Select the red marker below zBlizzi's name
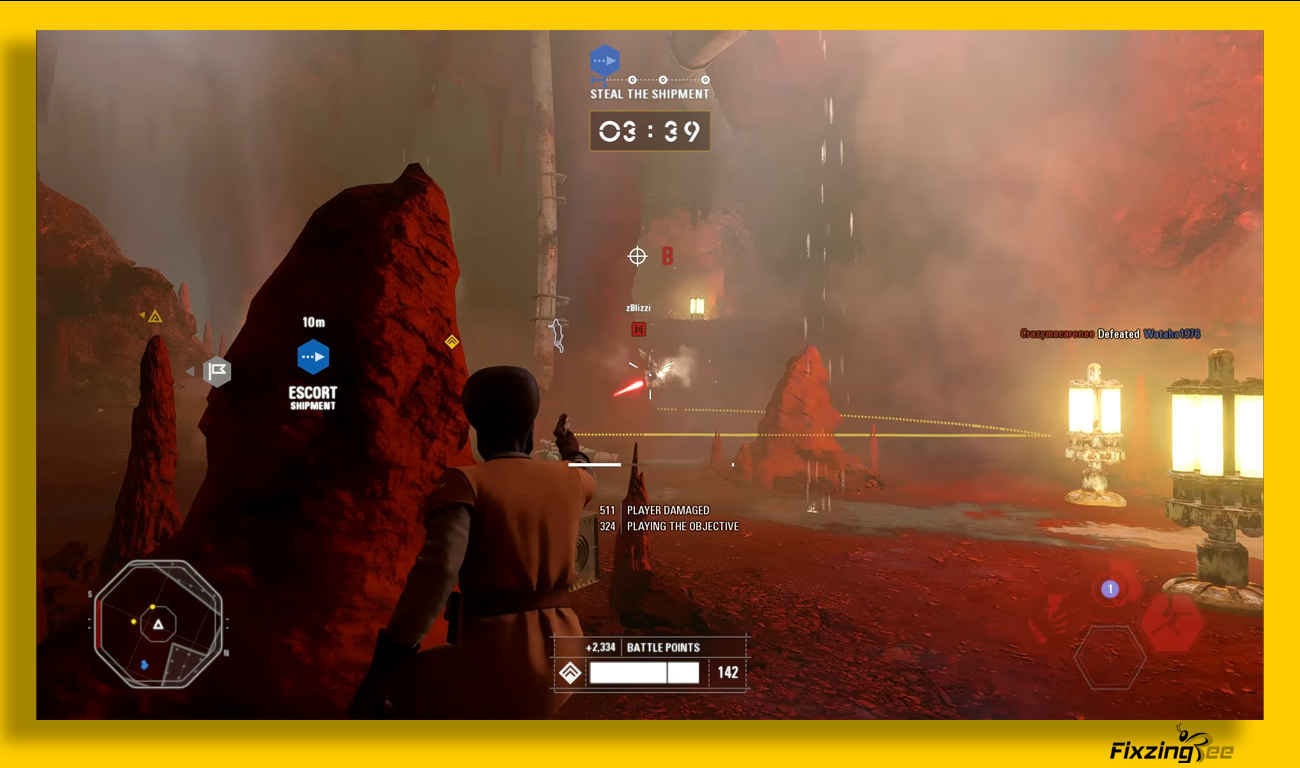The height and width of the screenshot is (768, 1300). (638, 329)
